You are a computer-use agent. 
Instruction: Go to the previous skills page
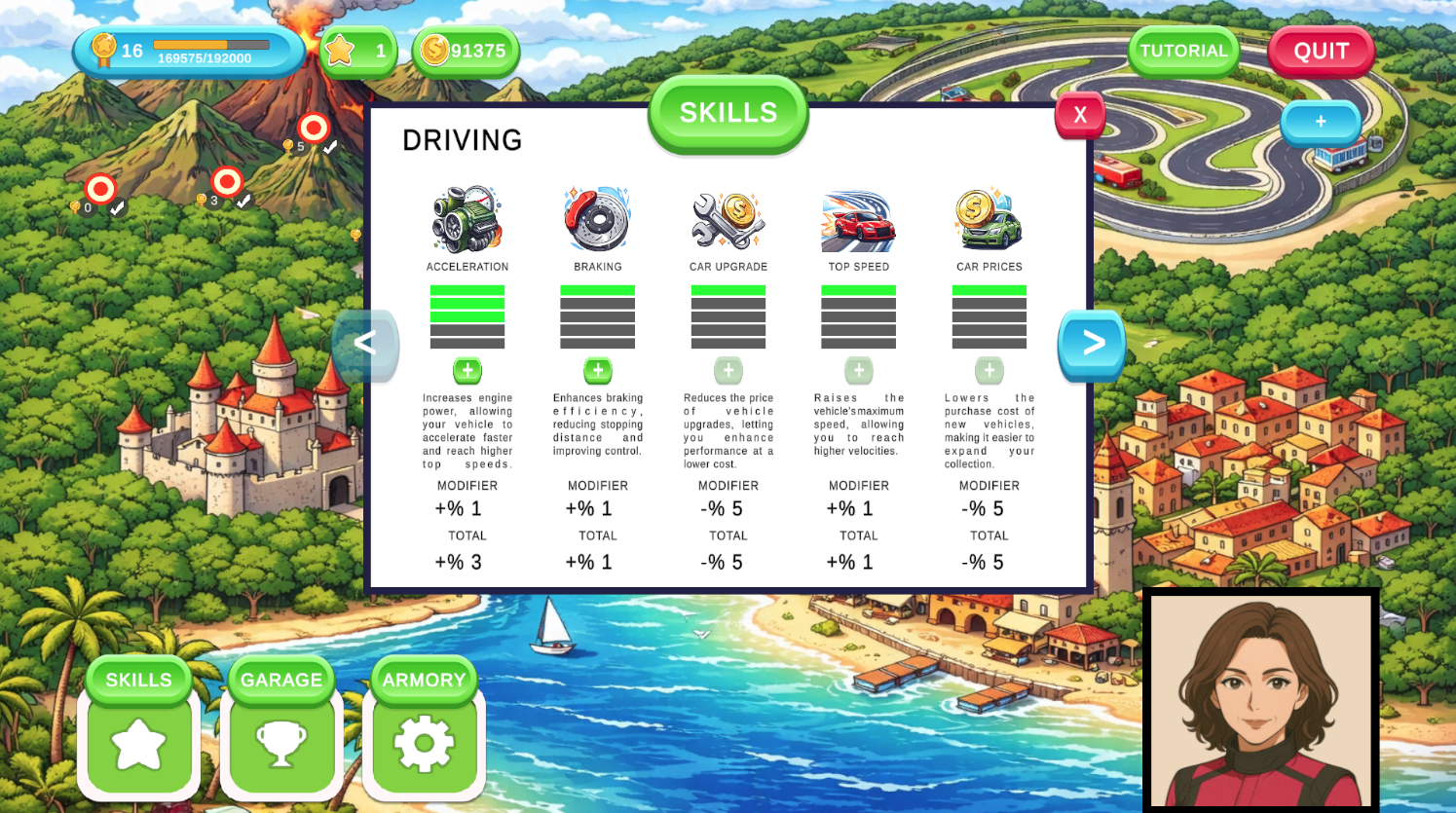tap(365, 343)
